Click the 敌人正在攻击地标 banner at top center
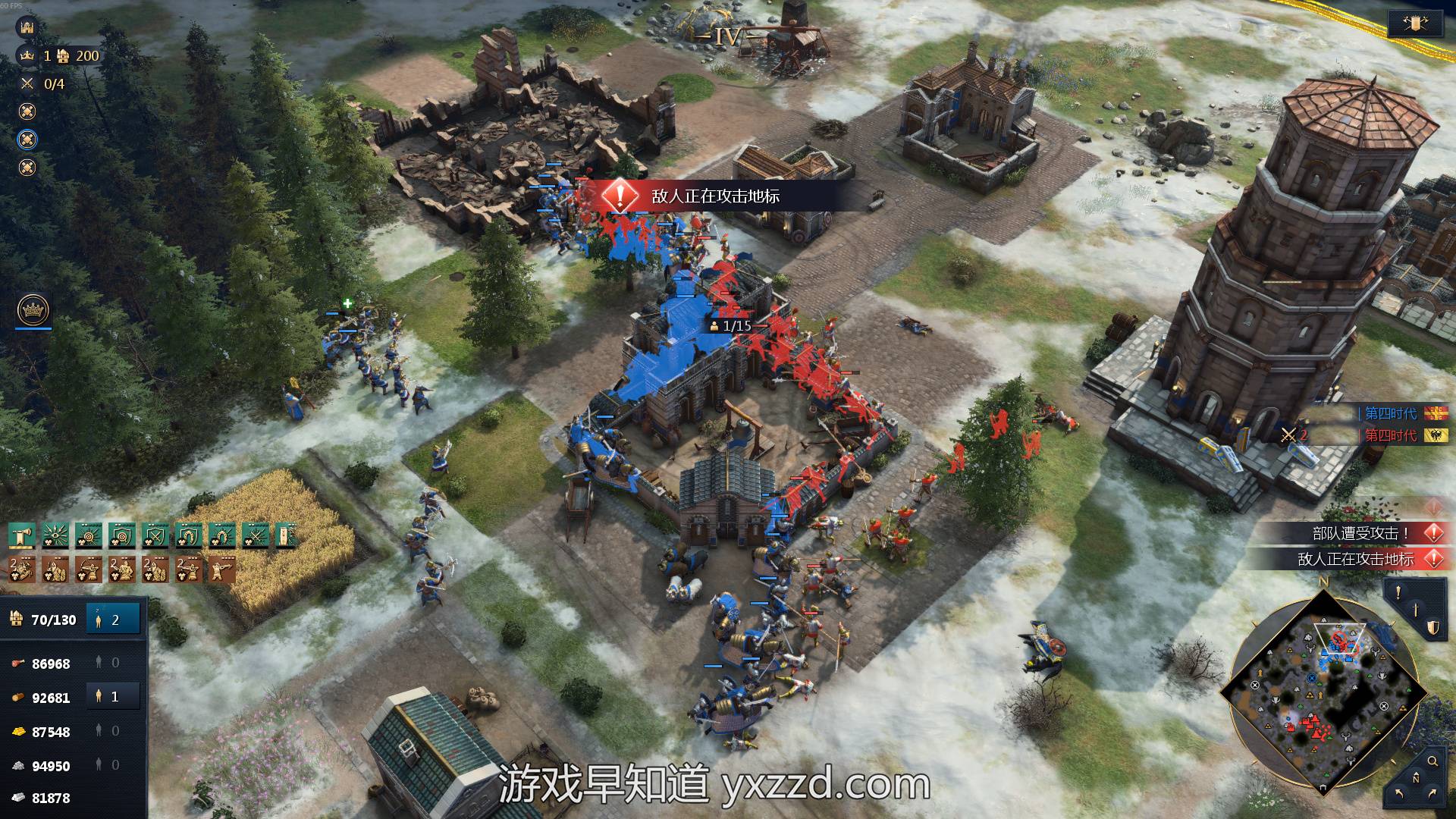 pos(714,196)
